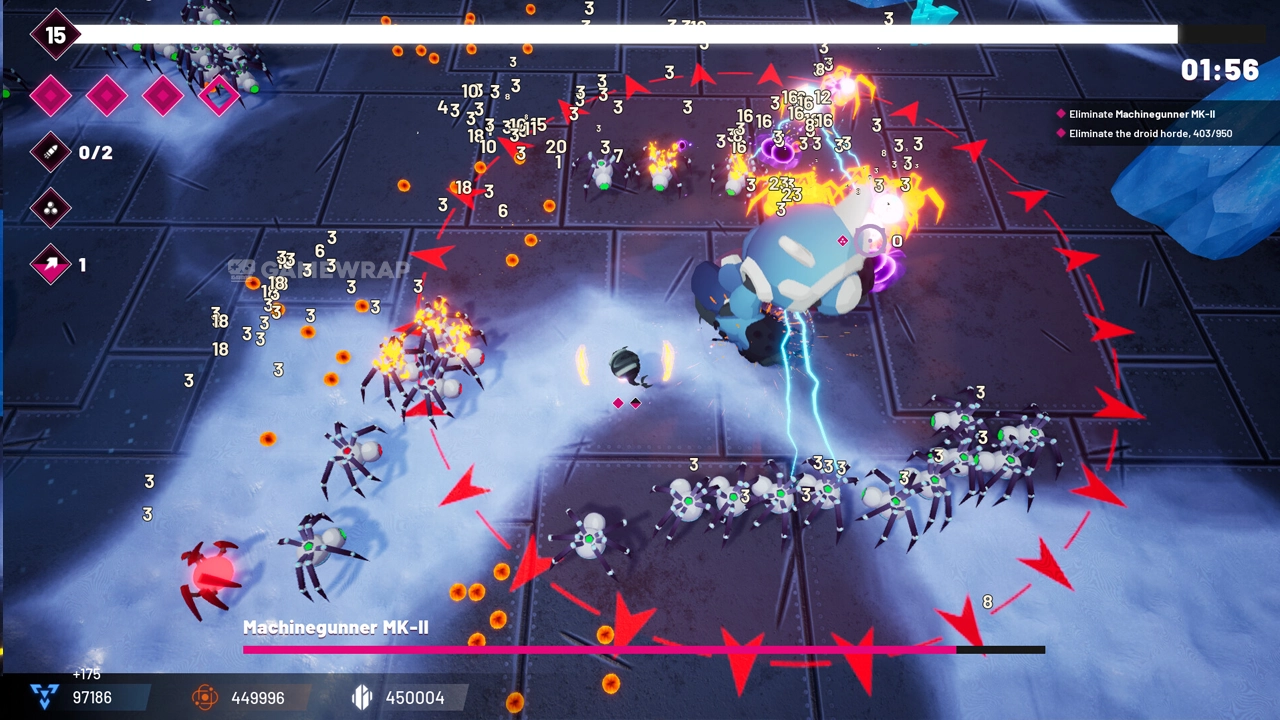This screenshot has height=720, width=1280.
Task: Click the Eliminate Machinegunner MK-II objective
Action: point(1141,114)
